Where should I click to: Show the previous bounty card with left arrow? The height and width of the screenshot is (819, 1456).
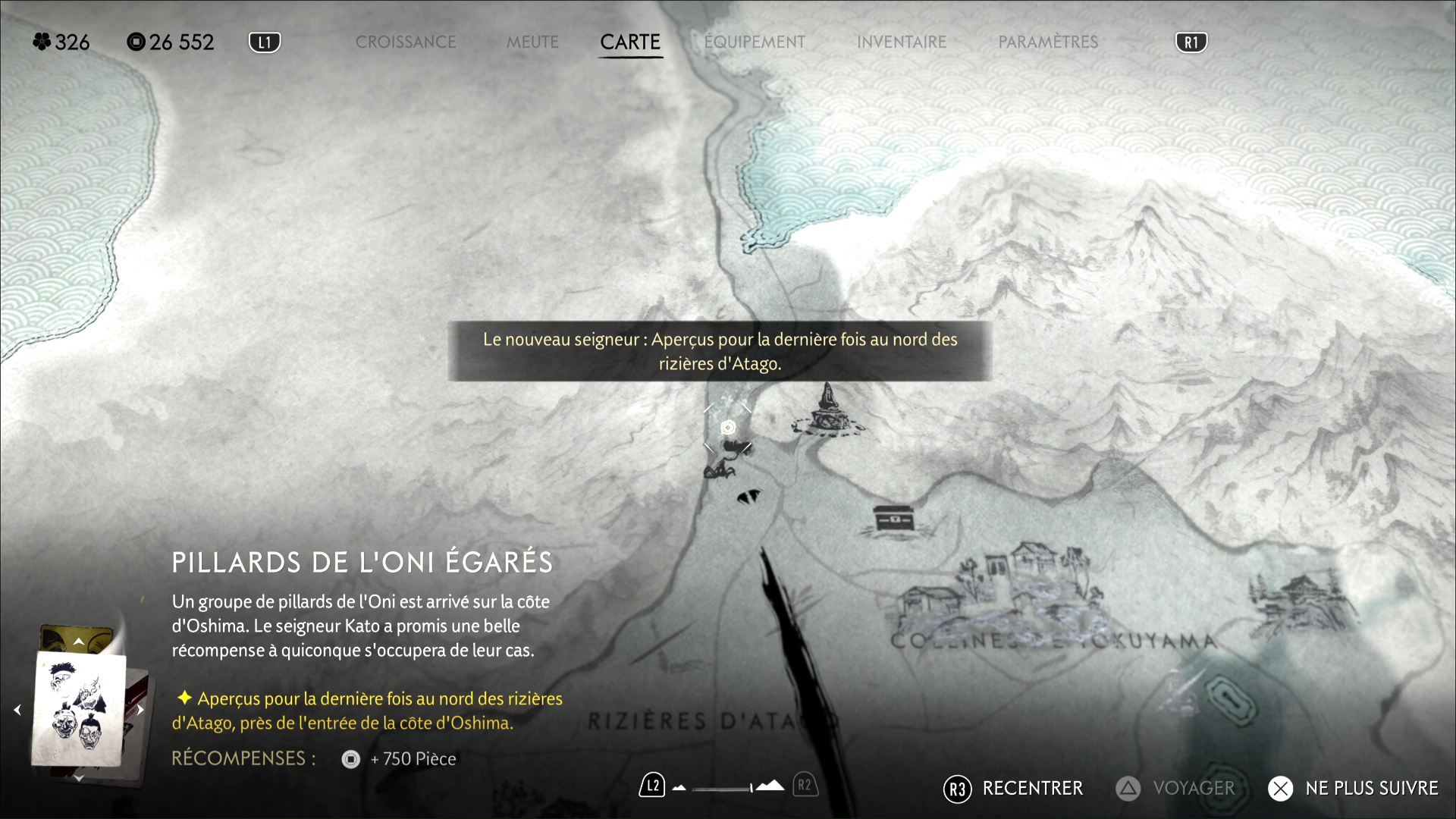(17, 710)
